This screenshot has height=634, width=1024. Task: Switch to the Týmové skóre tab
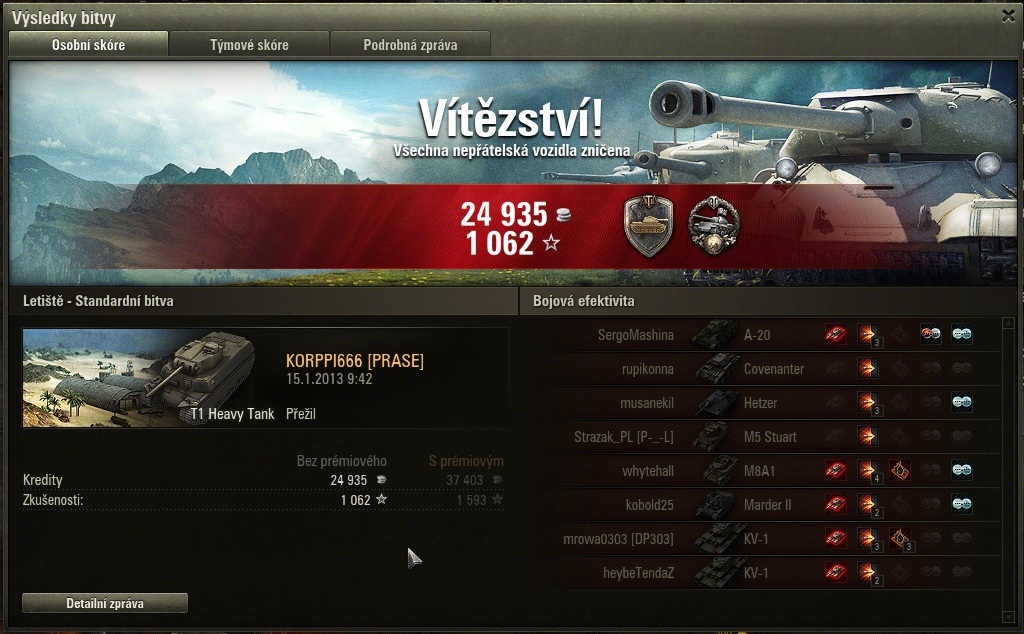[x=249, y=45]
